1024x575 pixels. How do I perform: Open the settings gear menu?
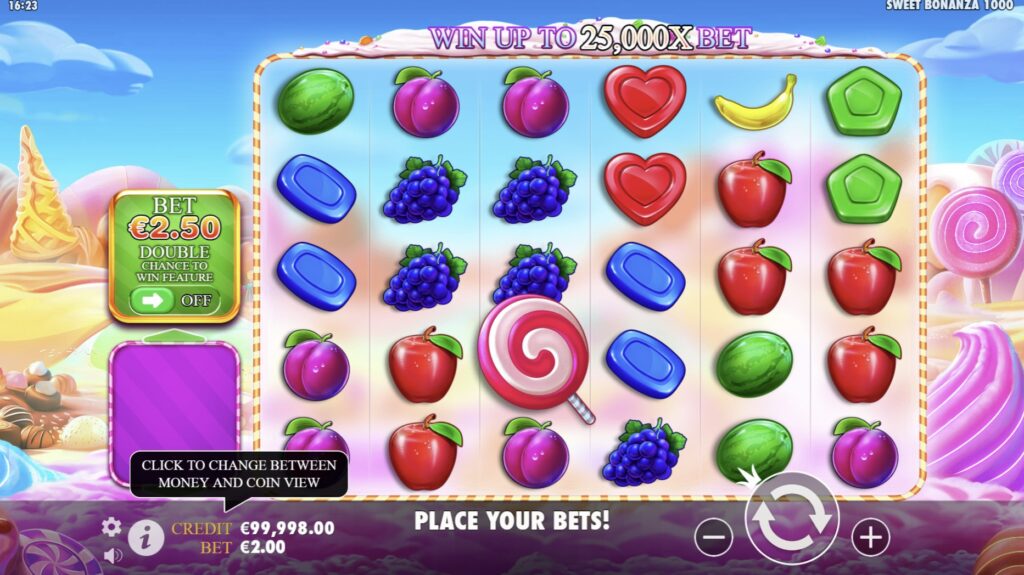pyautogui.click(x=112, y=527)
